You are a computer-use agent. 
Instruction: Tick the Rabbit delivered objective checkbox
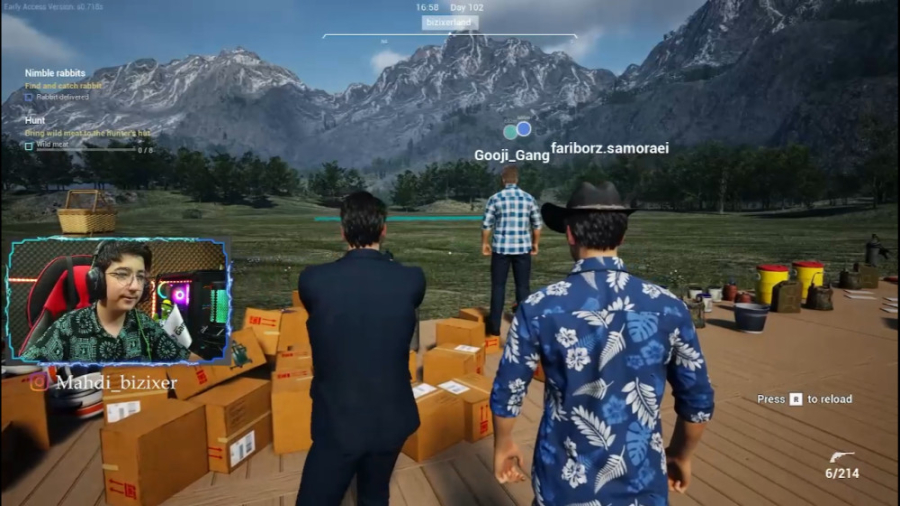(x=29, y=97)
